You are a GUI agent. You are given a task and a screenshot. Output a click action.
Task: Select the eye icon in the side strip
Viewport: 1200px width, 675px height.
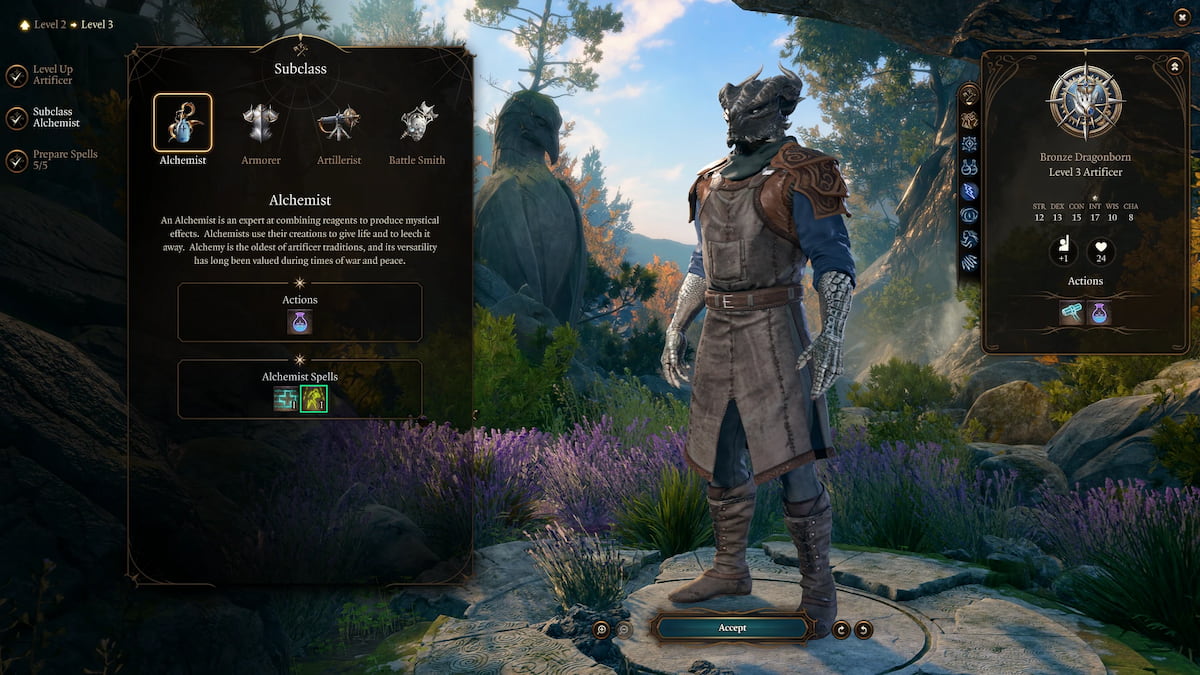coord(968,215)
